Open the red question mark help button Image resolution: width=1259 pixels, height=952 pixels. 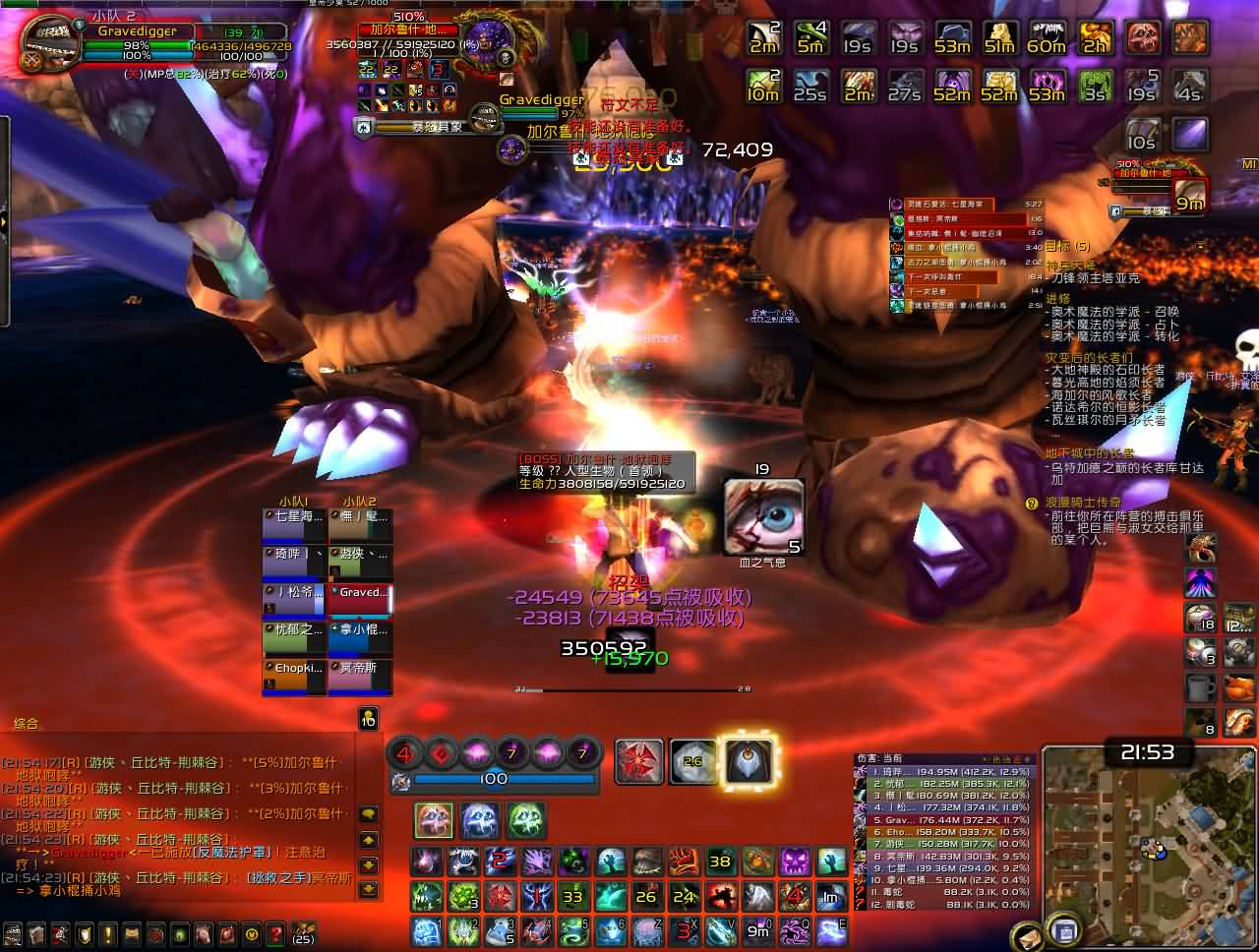pos(275,932)
